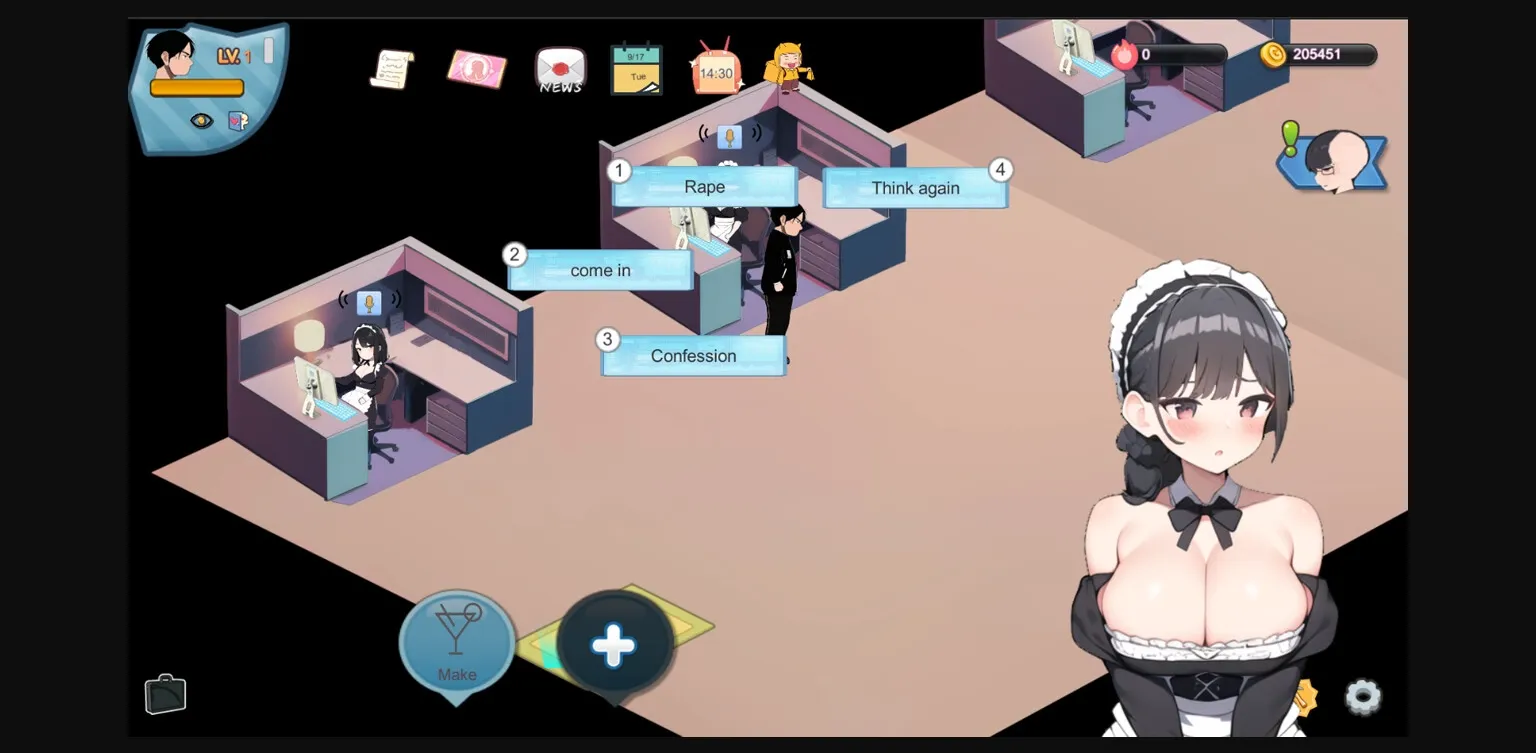The height and width of the screenshot is (753, 1536).
Task: Check the NEWS mail envelope
Action: click(559, 69)
